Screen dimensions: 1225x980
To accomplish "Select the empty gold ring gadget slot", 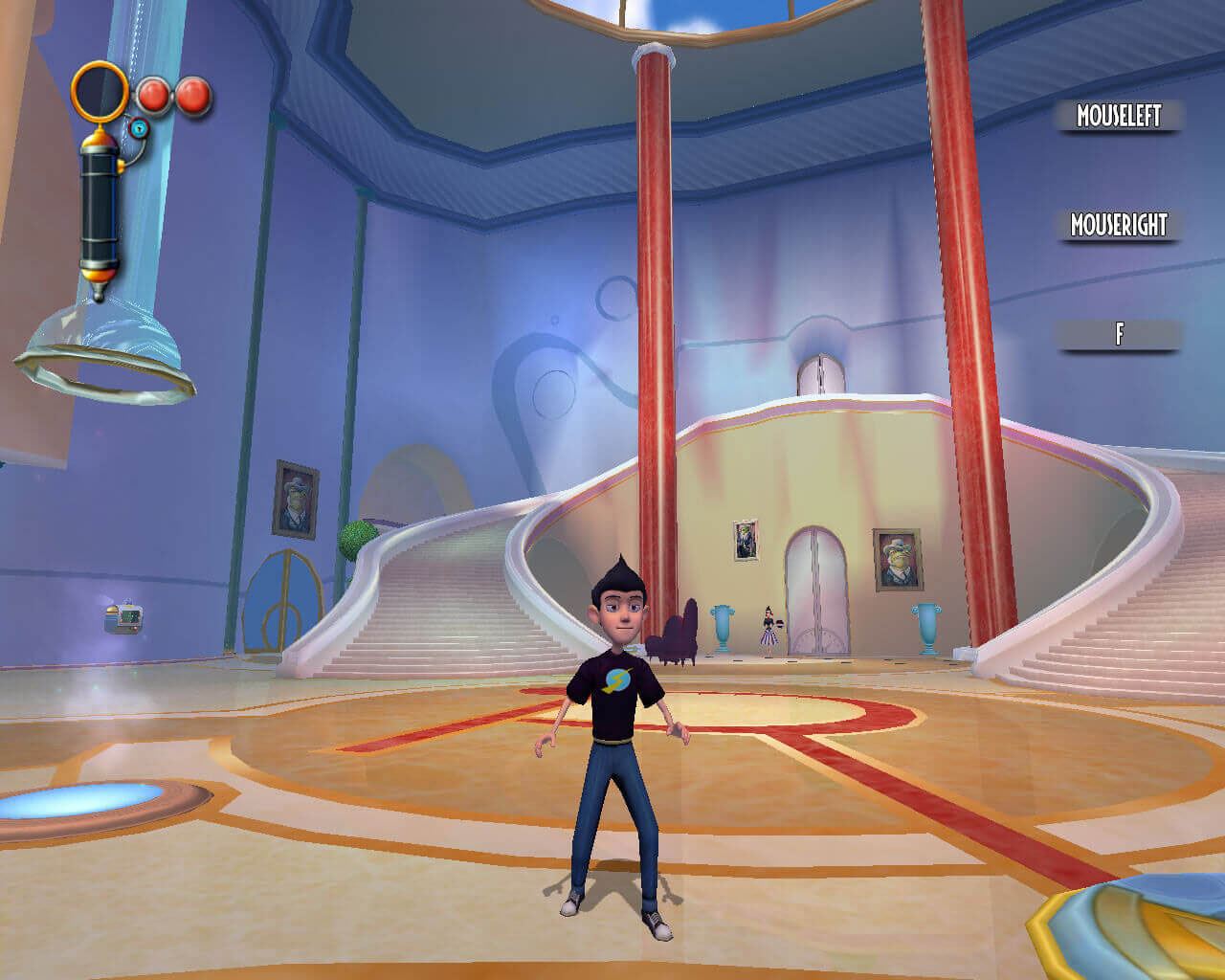I will 100,90.
